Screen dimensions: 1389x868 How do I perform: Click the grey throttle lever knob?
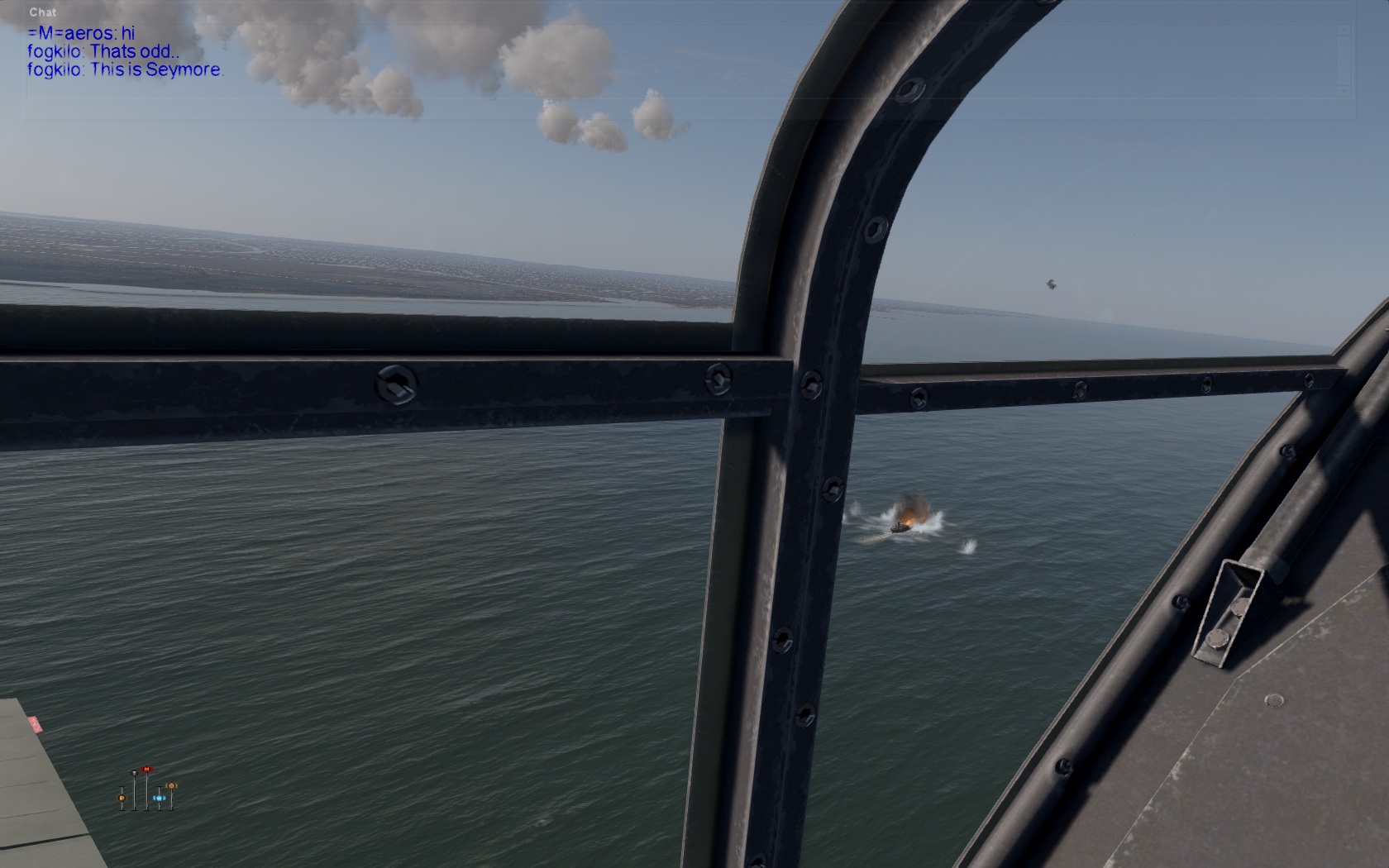134,773
